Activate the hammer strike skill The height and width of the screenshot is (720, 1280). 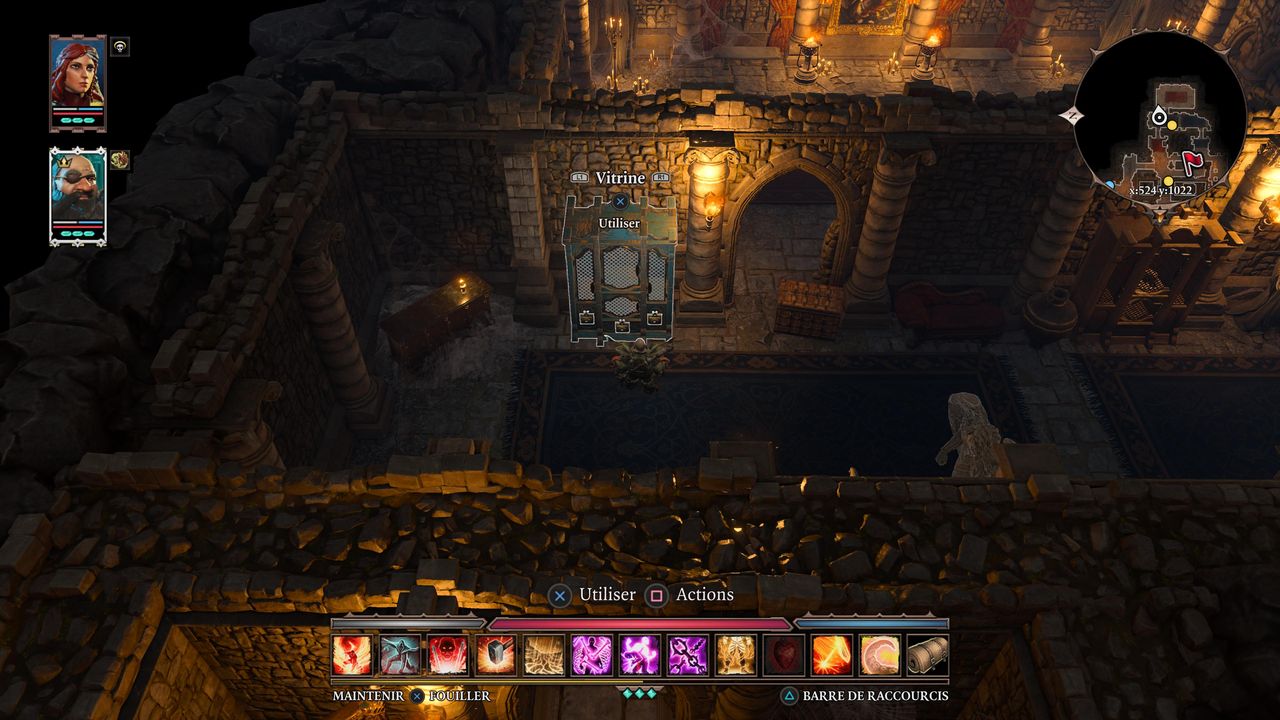(x=496, y=655)
